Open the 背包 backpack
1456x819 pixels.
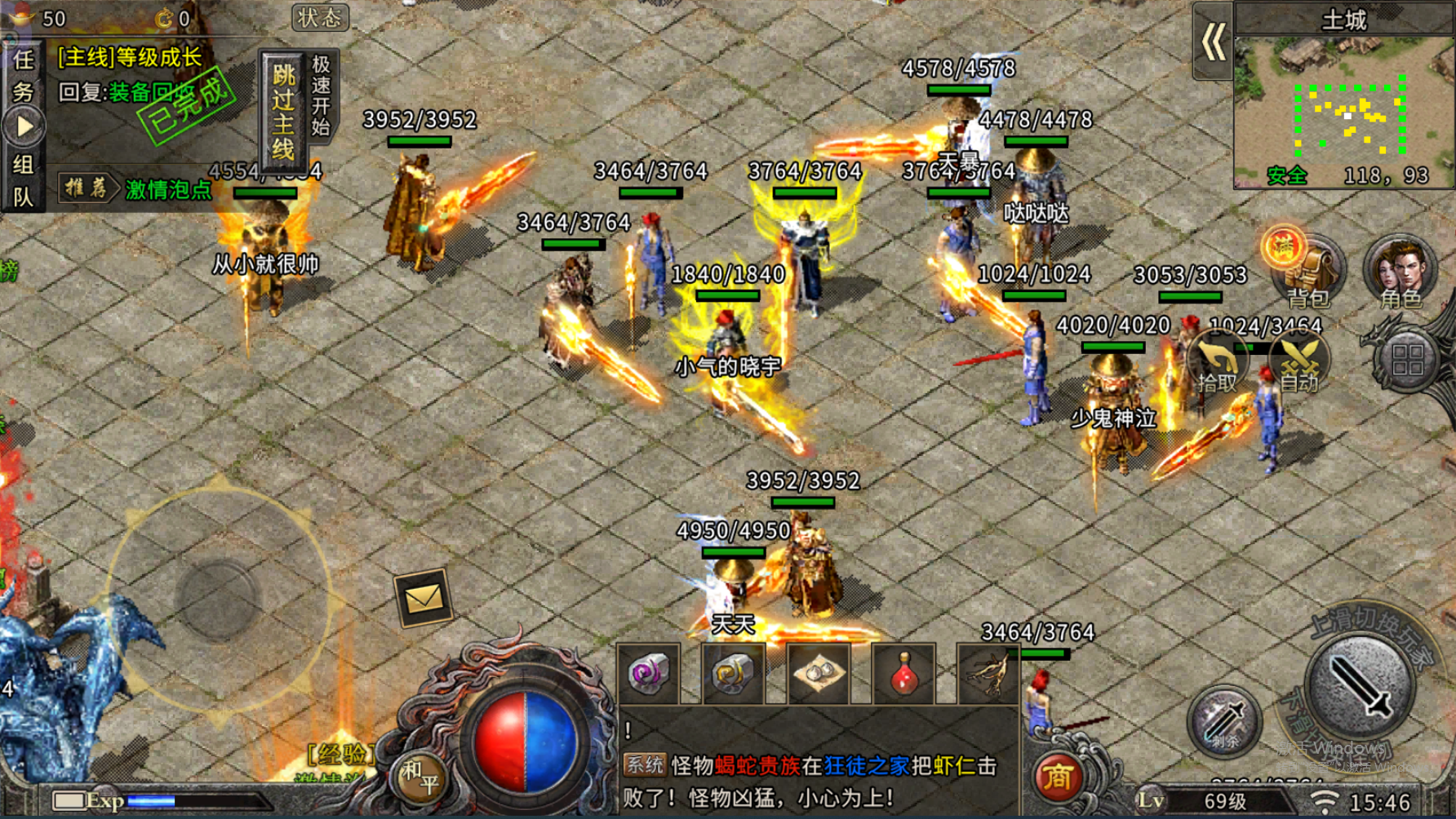tap(1306, 272)
